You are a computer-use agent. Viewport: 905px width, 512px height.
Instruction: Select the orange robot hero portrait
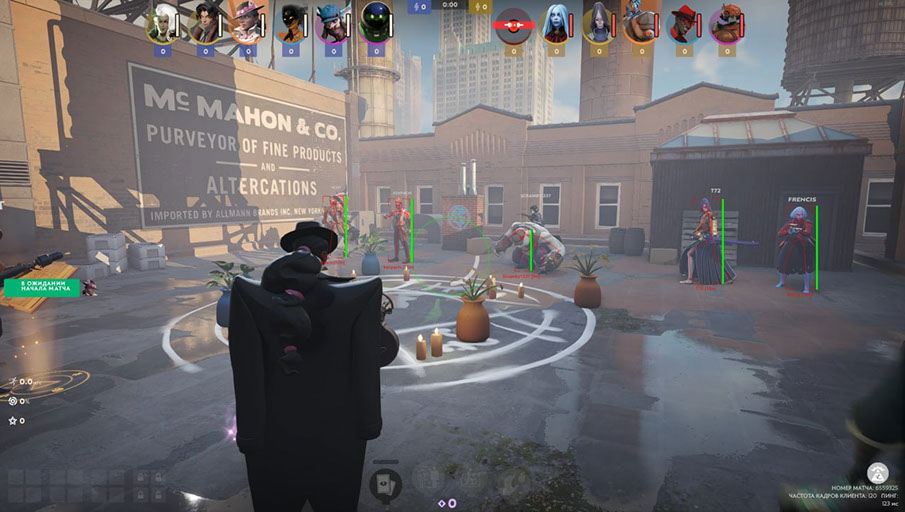tap(727, 22)
